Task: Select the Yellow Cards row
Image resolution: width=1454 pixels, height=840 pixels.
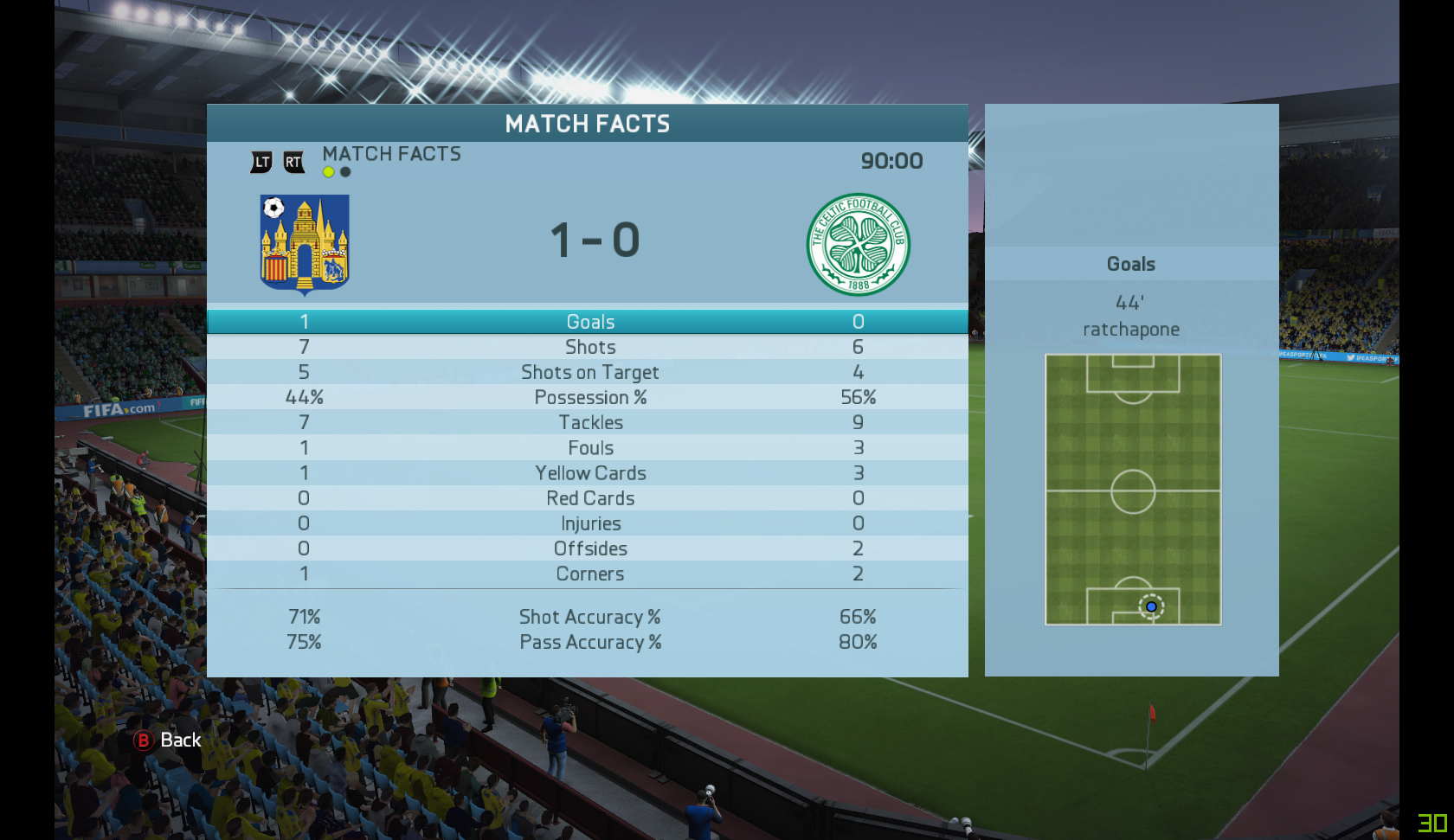Action: click(589, 473)
